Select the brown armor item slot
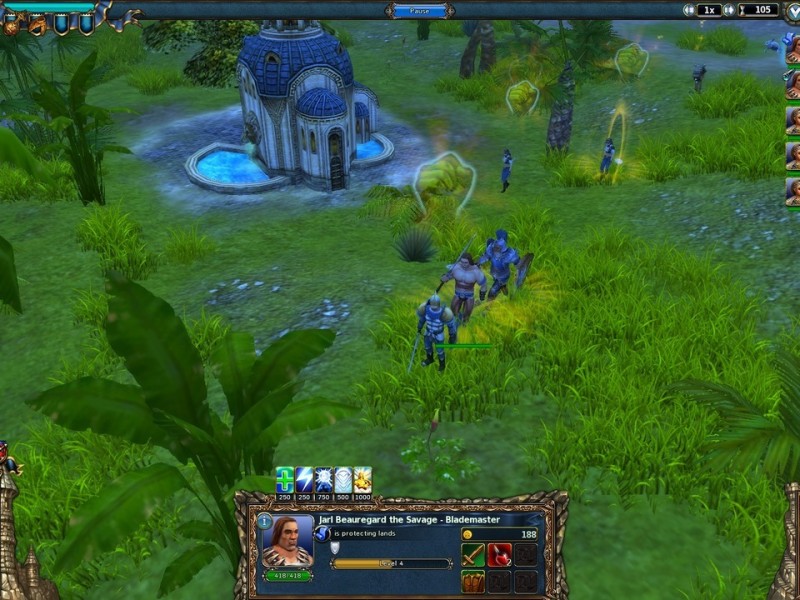This screenshot has width=800, height=600. (x=473, y=580)
